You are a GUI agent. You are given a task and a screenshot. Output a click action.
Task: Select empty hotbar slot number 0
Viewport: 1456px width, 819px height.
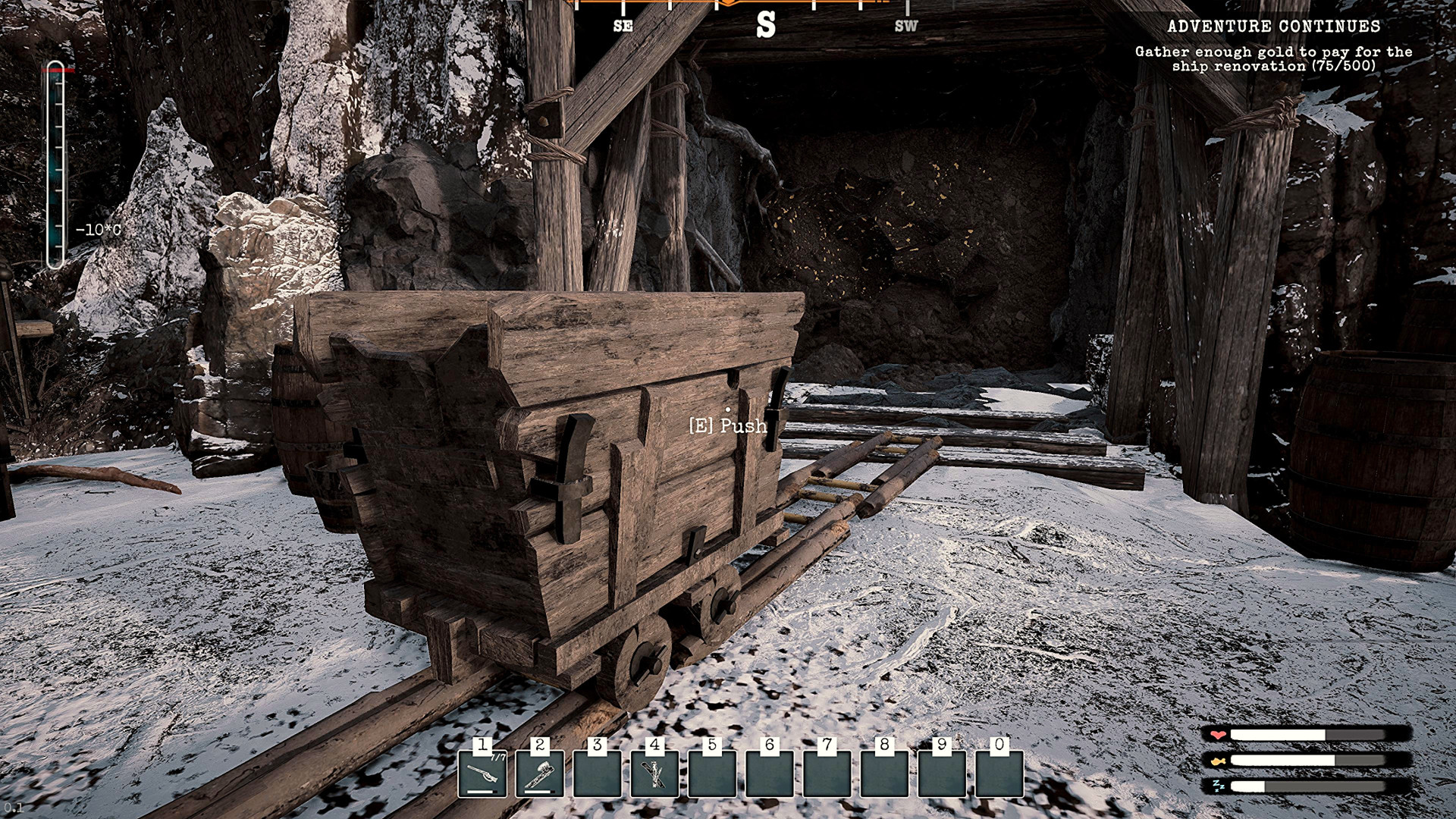click(999, 773)
